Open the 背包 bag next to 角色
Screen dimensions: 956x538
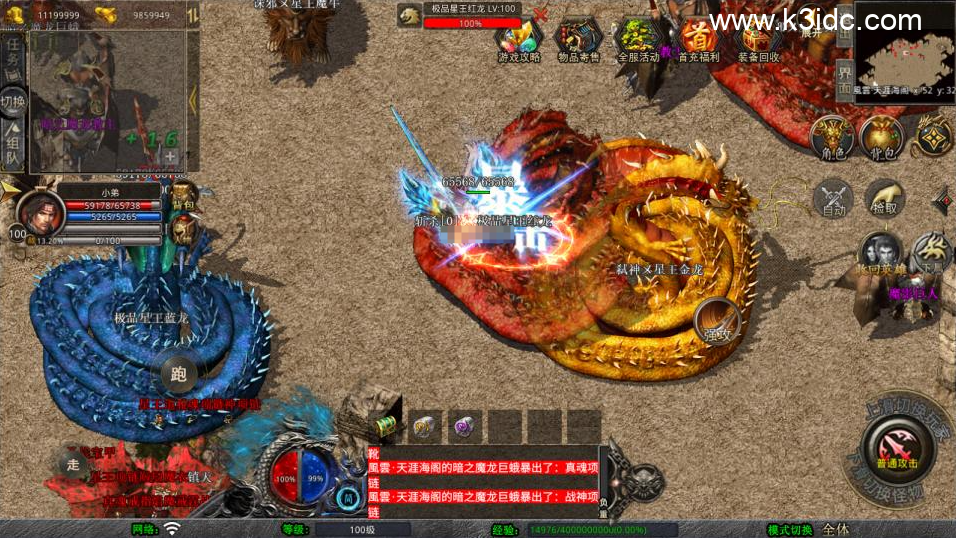tap(882, 137)
